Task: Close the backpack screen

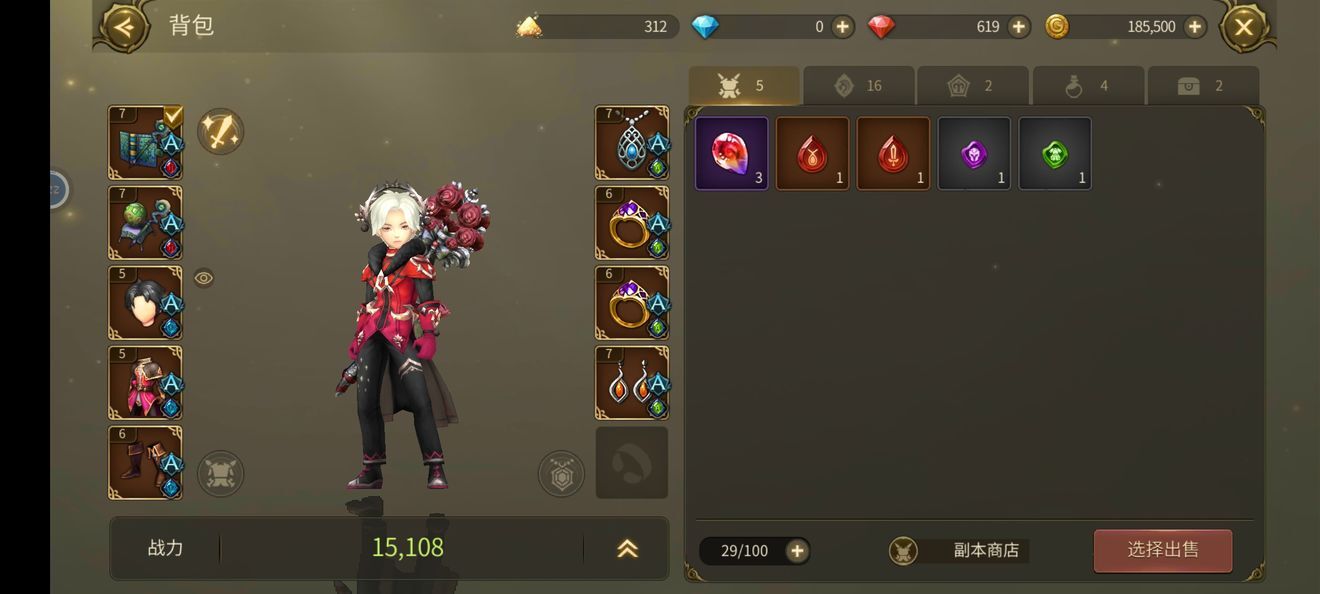Action: [1243, 27]
